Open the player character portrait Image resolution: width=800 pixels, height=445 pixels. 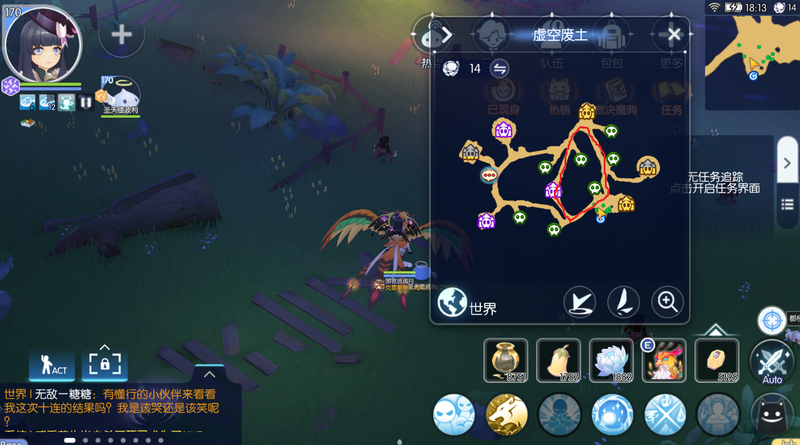(x=42, y=42)
